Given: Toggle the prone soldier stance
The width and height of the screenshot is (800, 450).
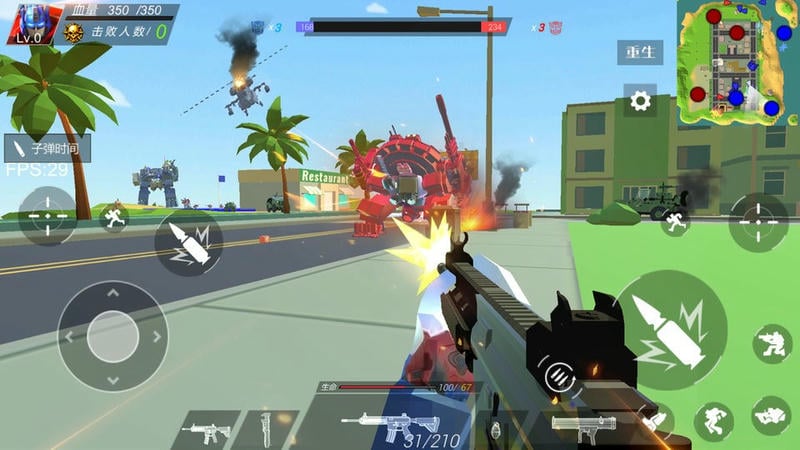Looking at the screenshot, I should pyautogui.click(x=771, y=414).
